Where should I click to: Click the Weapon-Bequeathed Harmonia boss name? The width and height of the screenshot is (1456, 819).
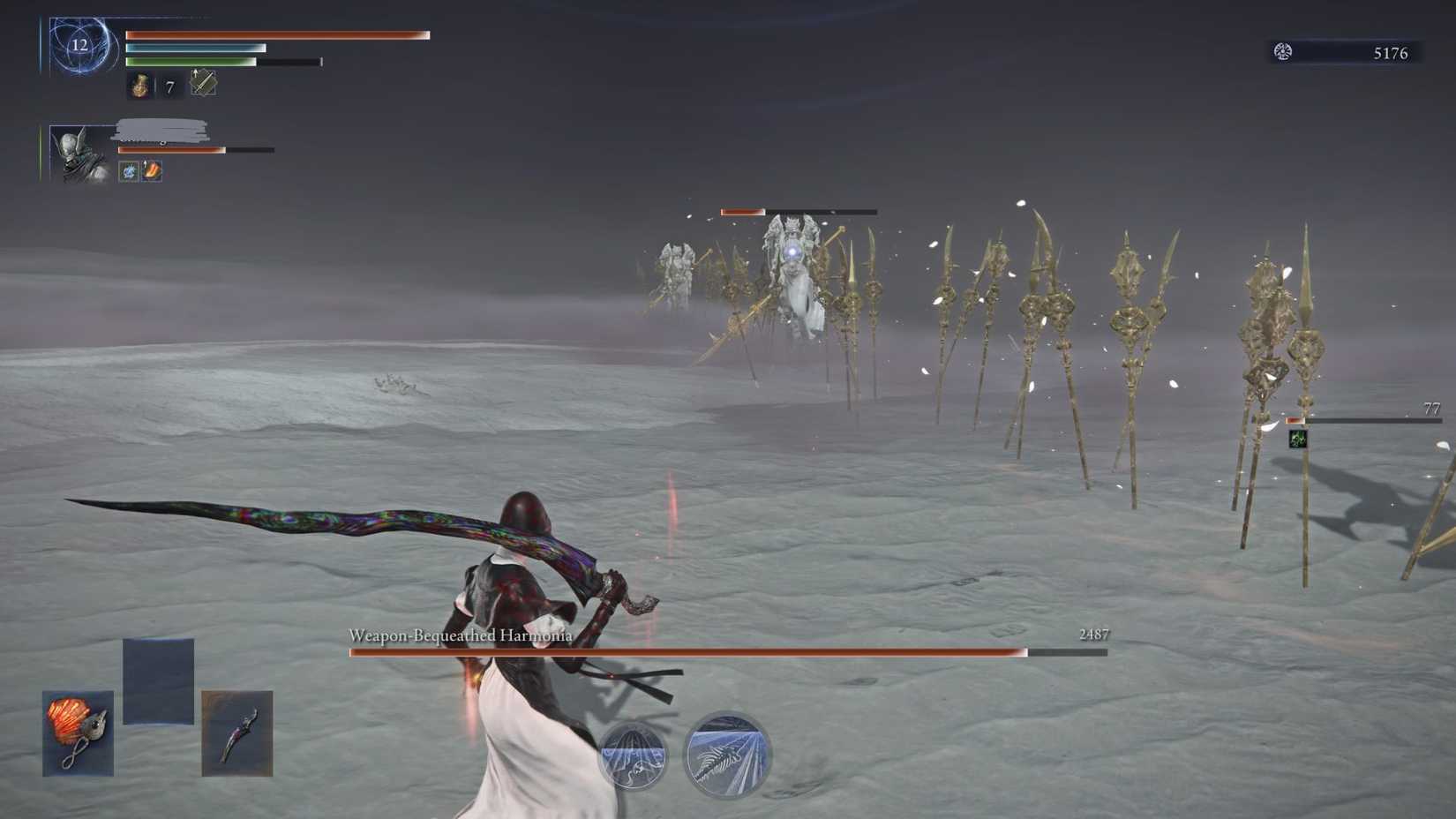(460, 635)
